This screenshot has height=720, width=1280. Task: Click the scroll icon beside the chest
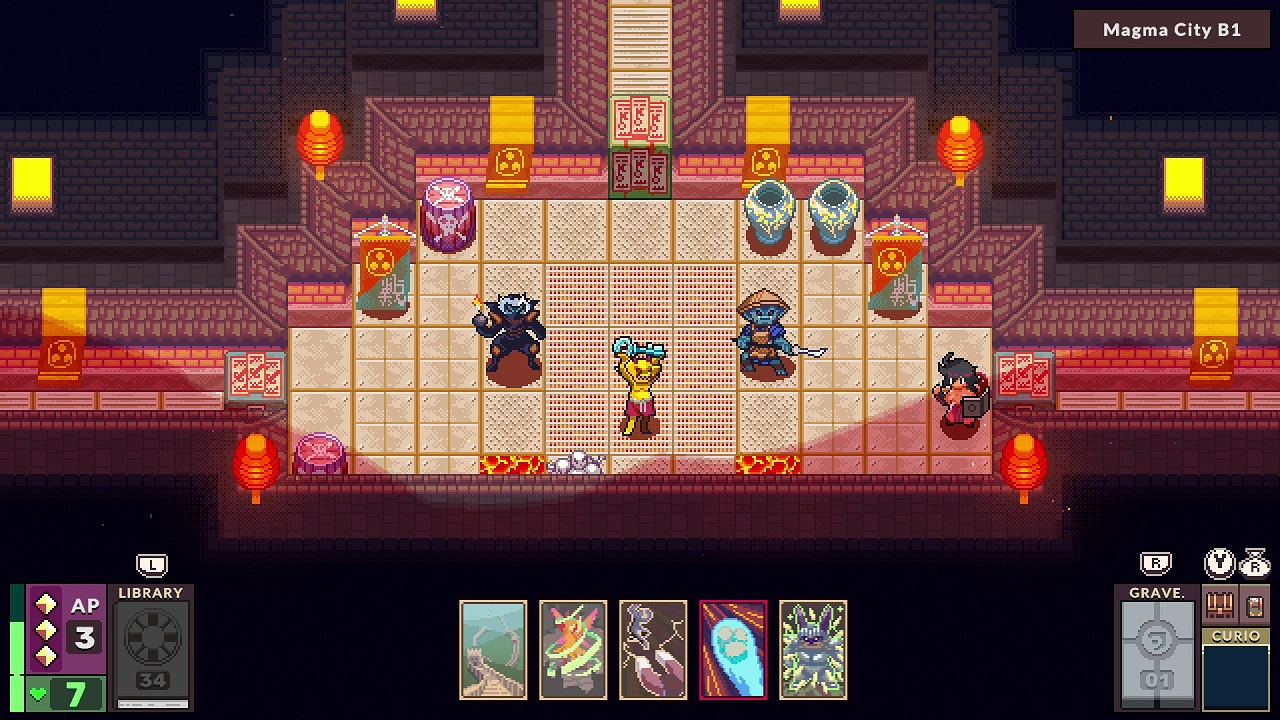[x=1255, y=605]
